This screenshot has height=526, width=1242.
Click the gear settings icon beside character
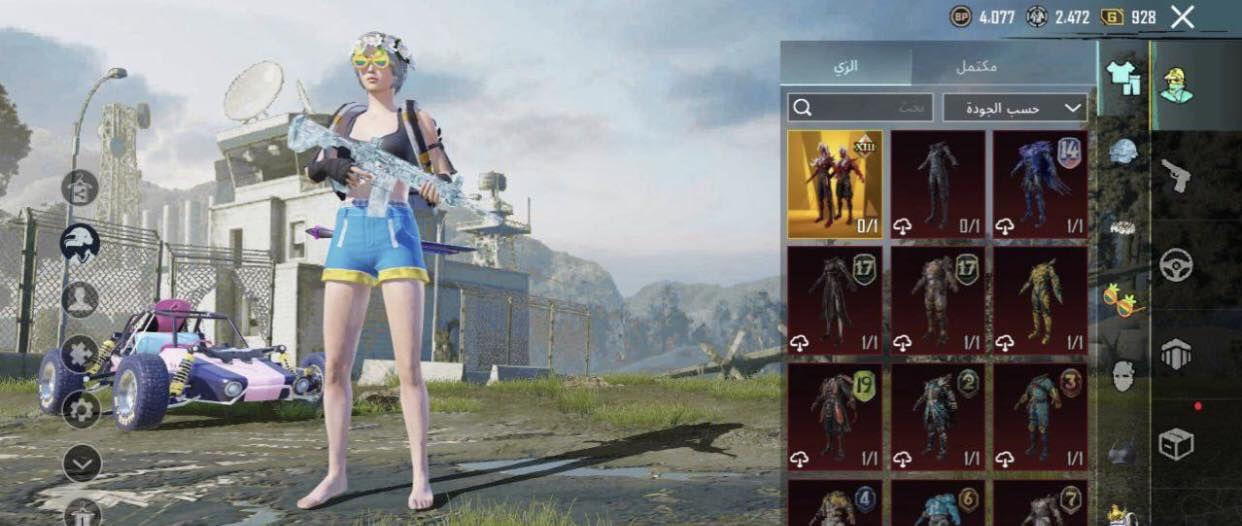[81, 408]
